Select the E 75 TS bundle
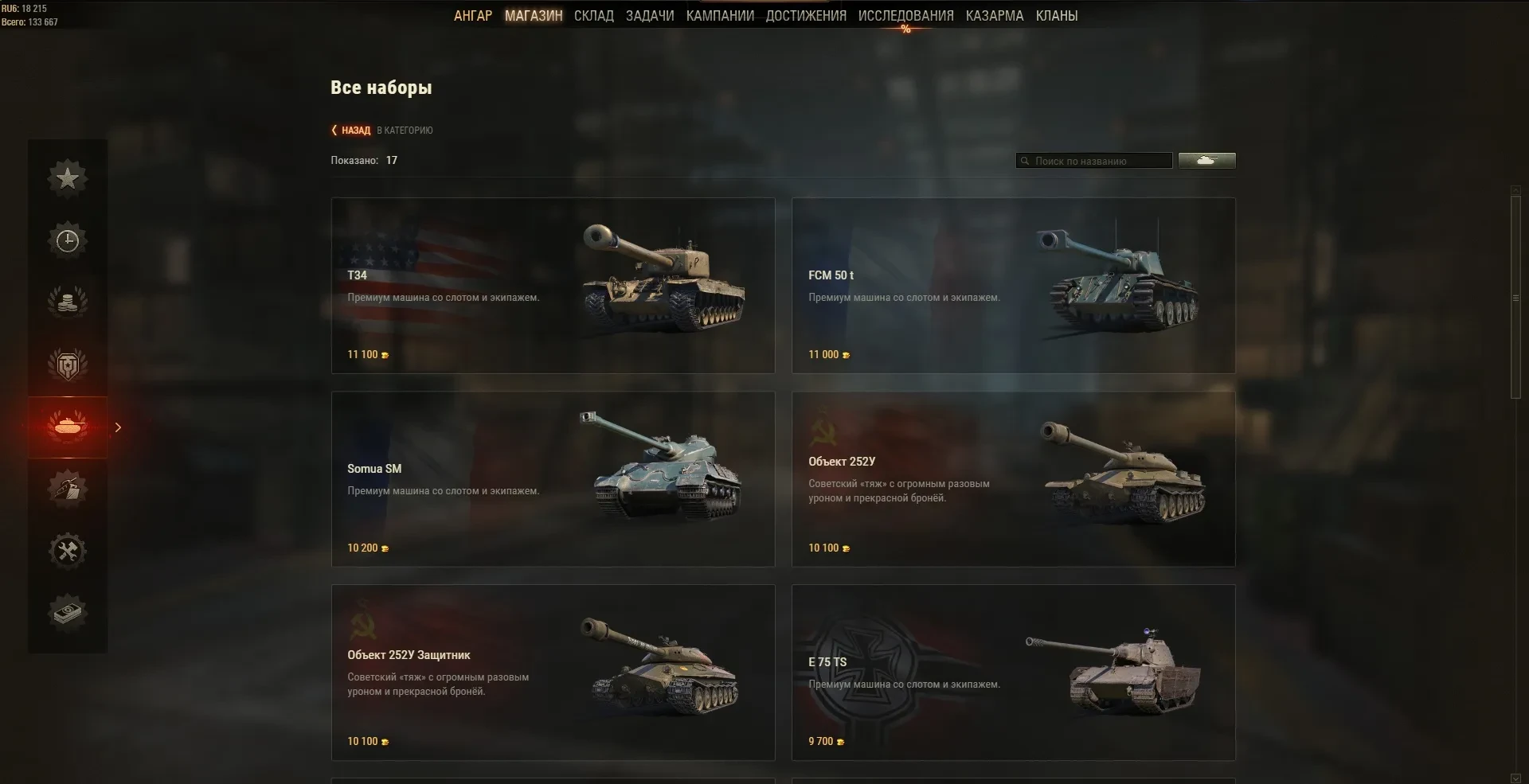Viewport: 1529px width, 784px height. [1013, 673]
